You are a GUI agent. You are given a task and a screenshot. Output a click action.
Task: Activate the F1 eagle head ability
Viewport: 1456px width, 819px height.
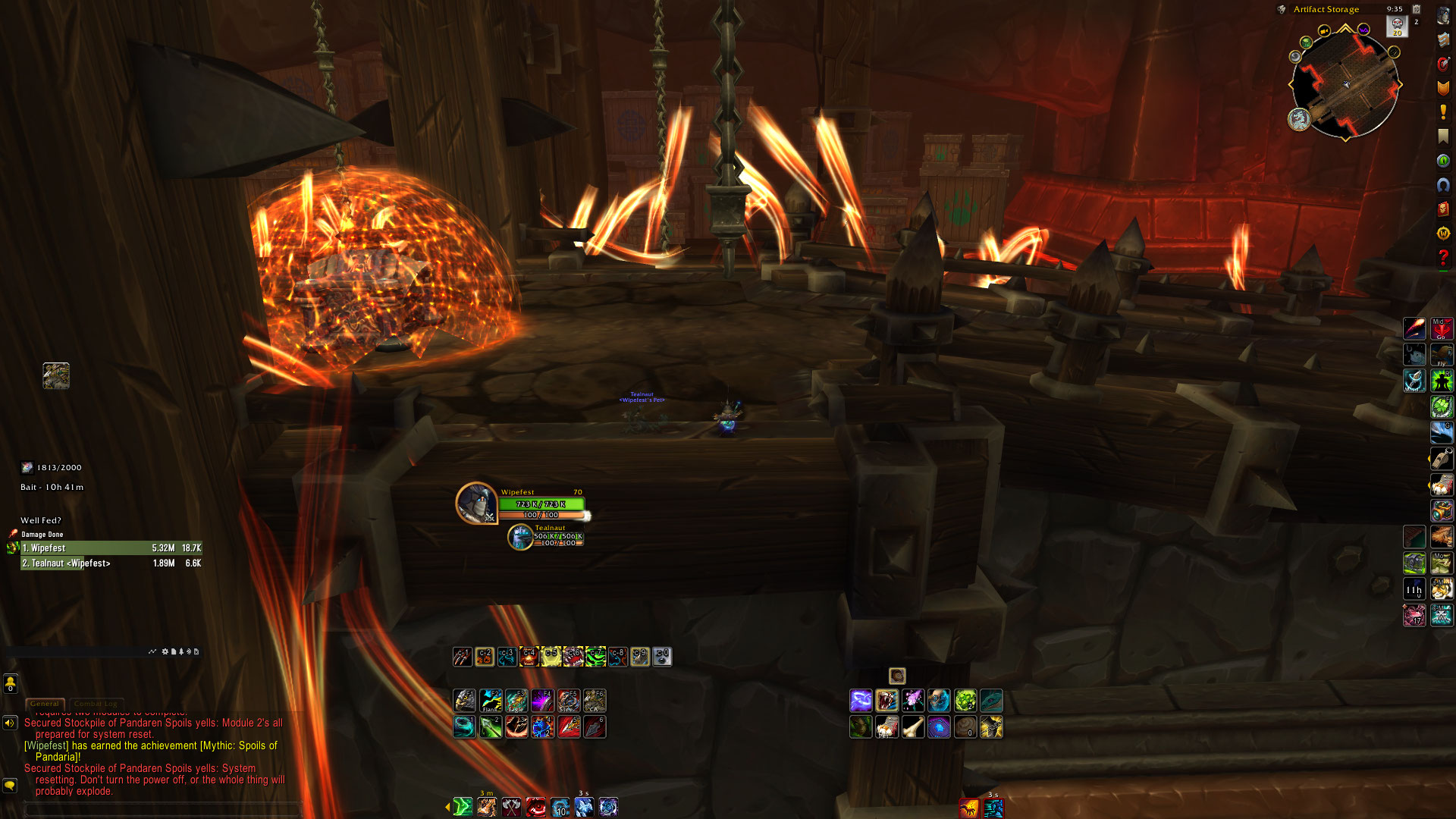tap(465, 700)
